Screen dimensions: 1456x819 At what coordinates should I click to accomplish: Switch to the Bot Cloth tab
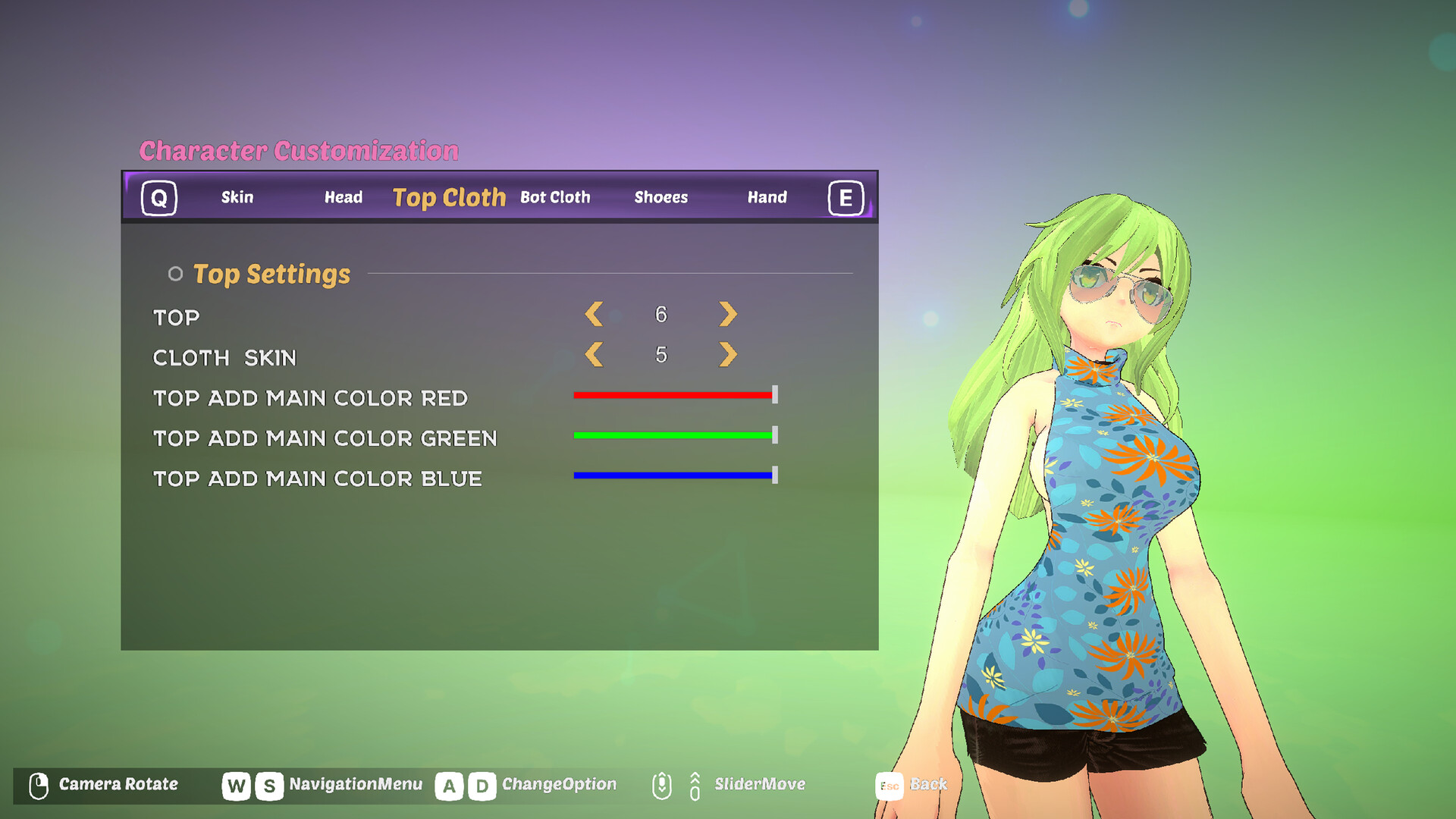coord(555,197)
